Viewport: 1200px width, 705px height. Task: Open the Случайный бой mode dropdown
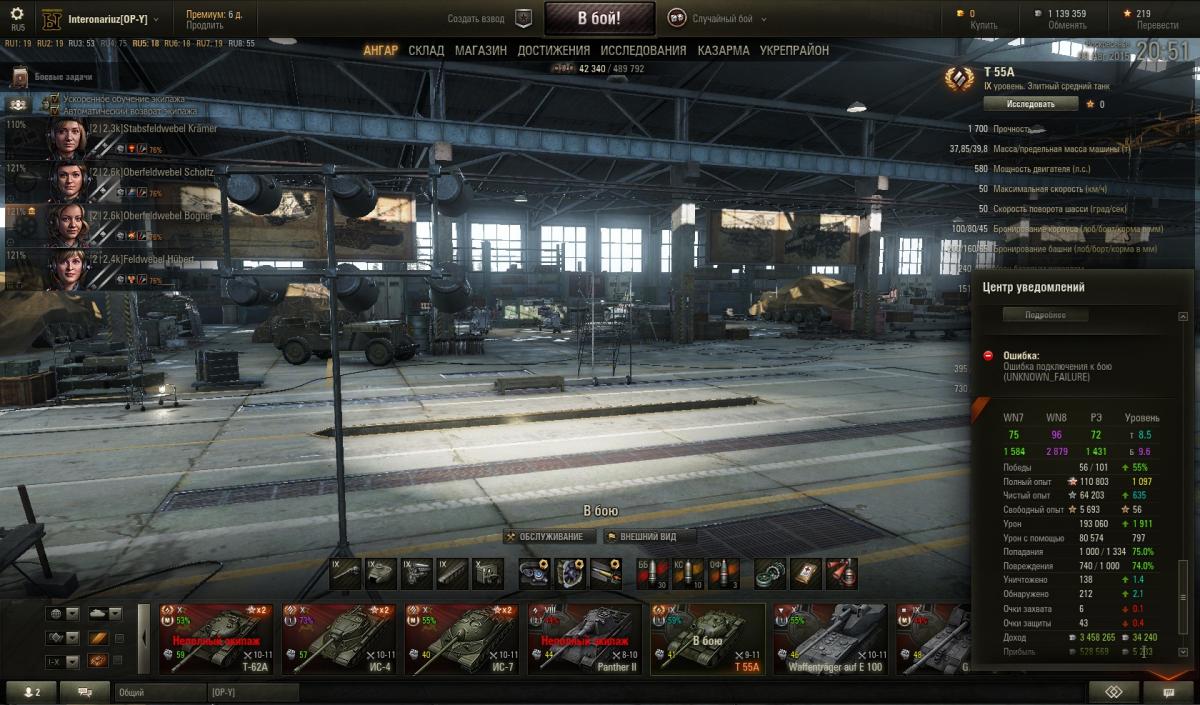click(719, 19)
